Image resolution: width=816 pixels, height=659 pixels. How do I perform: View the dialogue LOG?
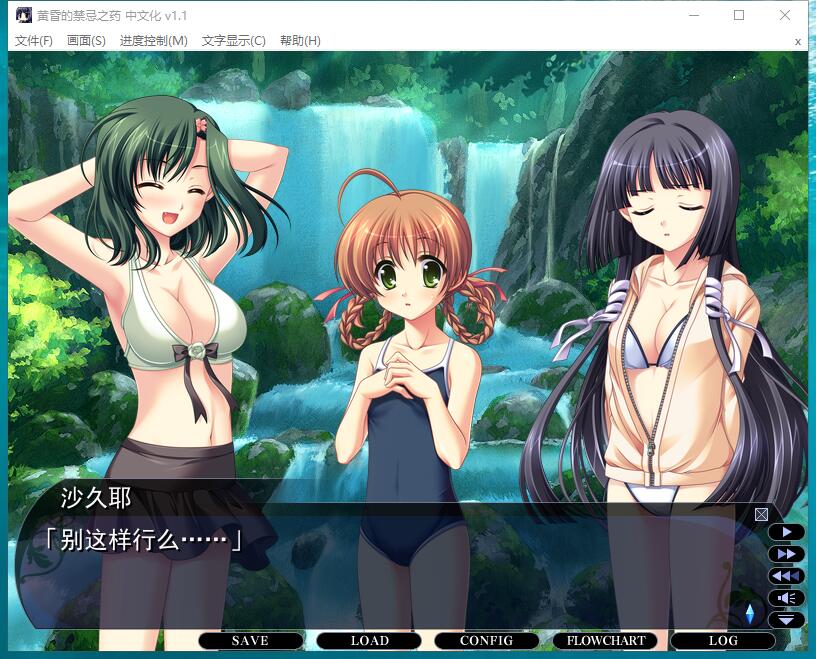723,641
